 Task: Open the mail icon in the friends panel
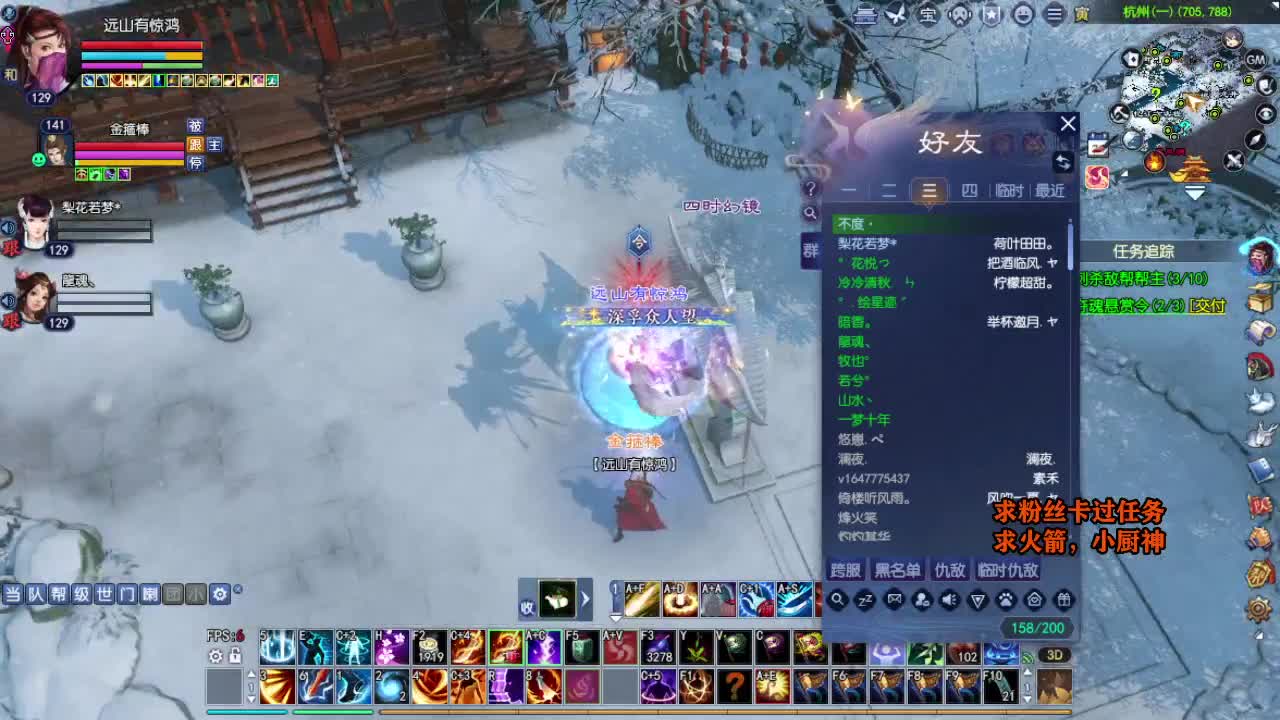click(892, 600)
